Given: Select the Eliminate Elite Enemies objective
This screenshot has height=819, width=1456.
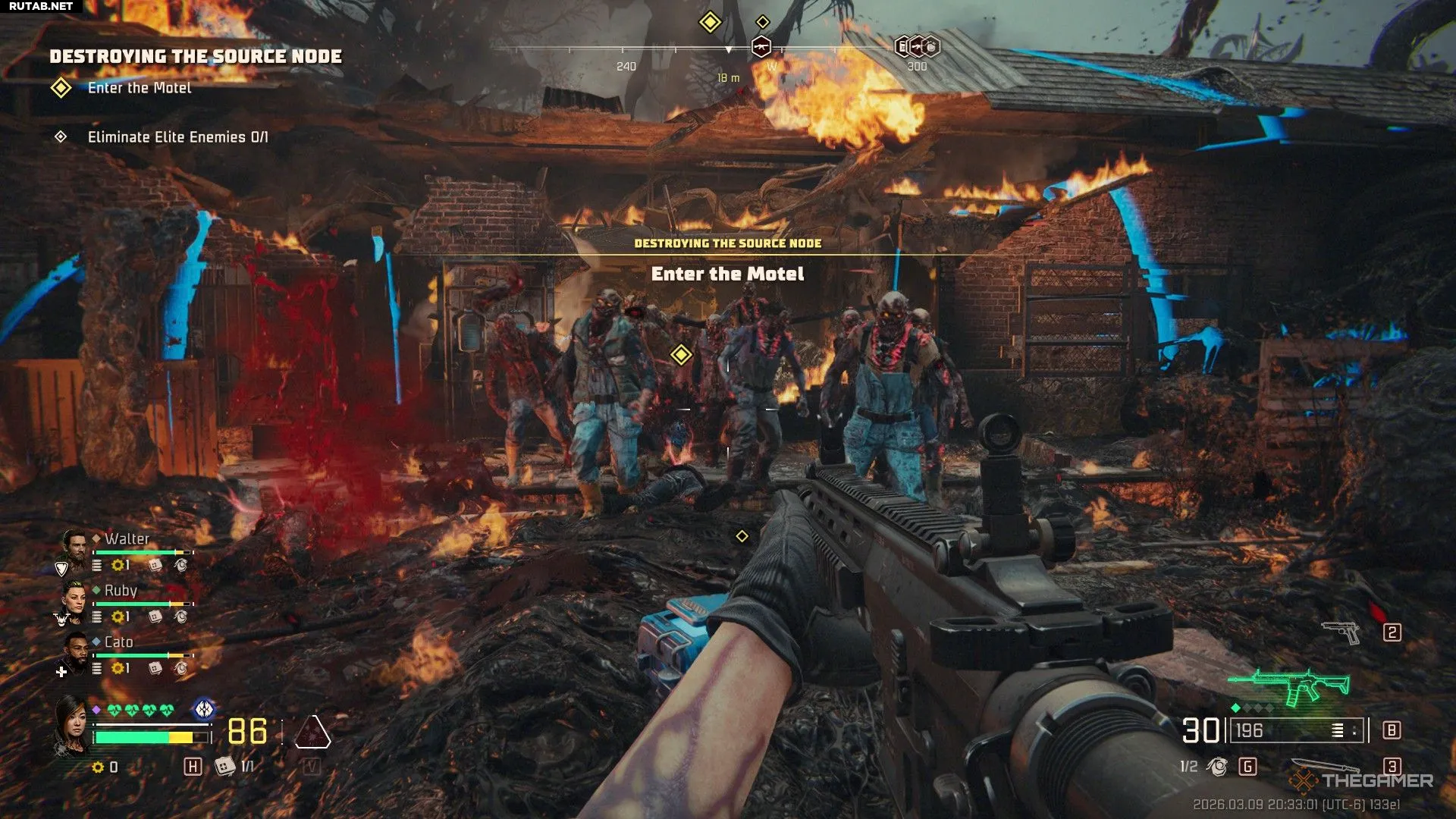Looking at the screenshot, I should coord(177,137).
